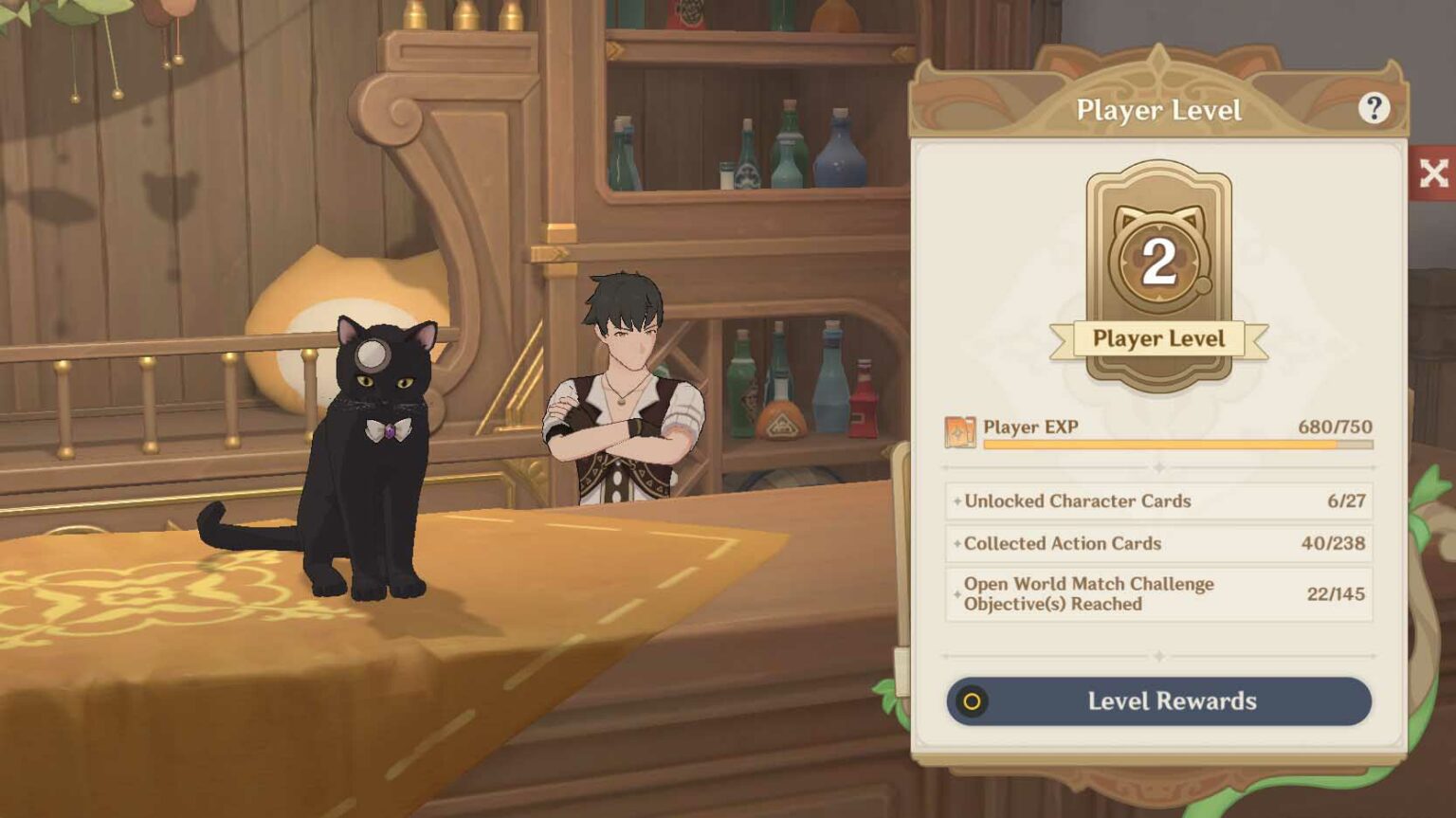Click the Open World Match Challenge Objectives row
The width and height of the screenshot is (1456, 818).
pos(1156,593)
